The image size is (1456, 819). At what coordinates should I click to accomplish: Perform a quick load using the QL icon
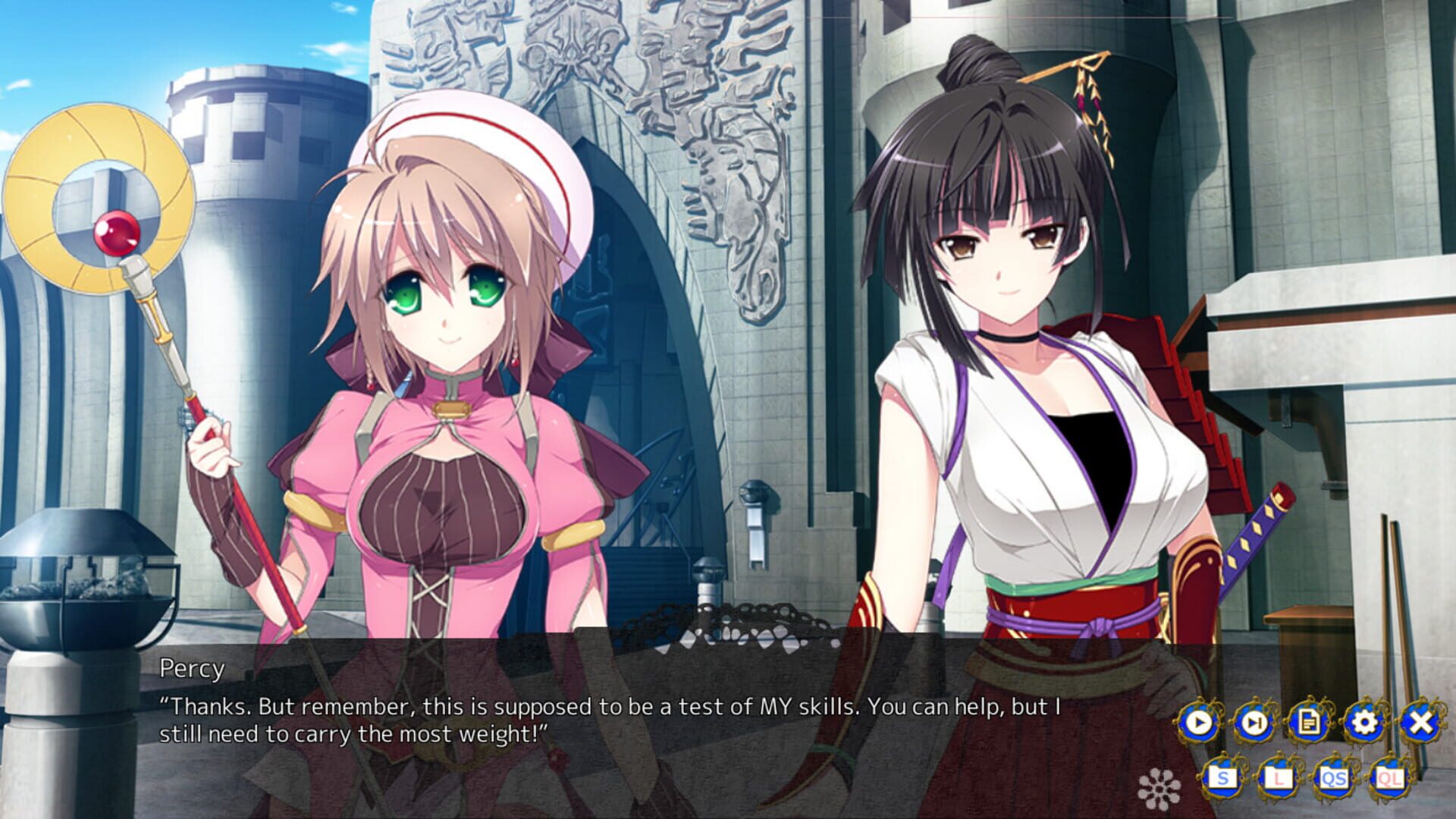point(1392,776)
